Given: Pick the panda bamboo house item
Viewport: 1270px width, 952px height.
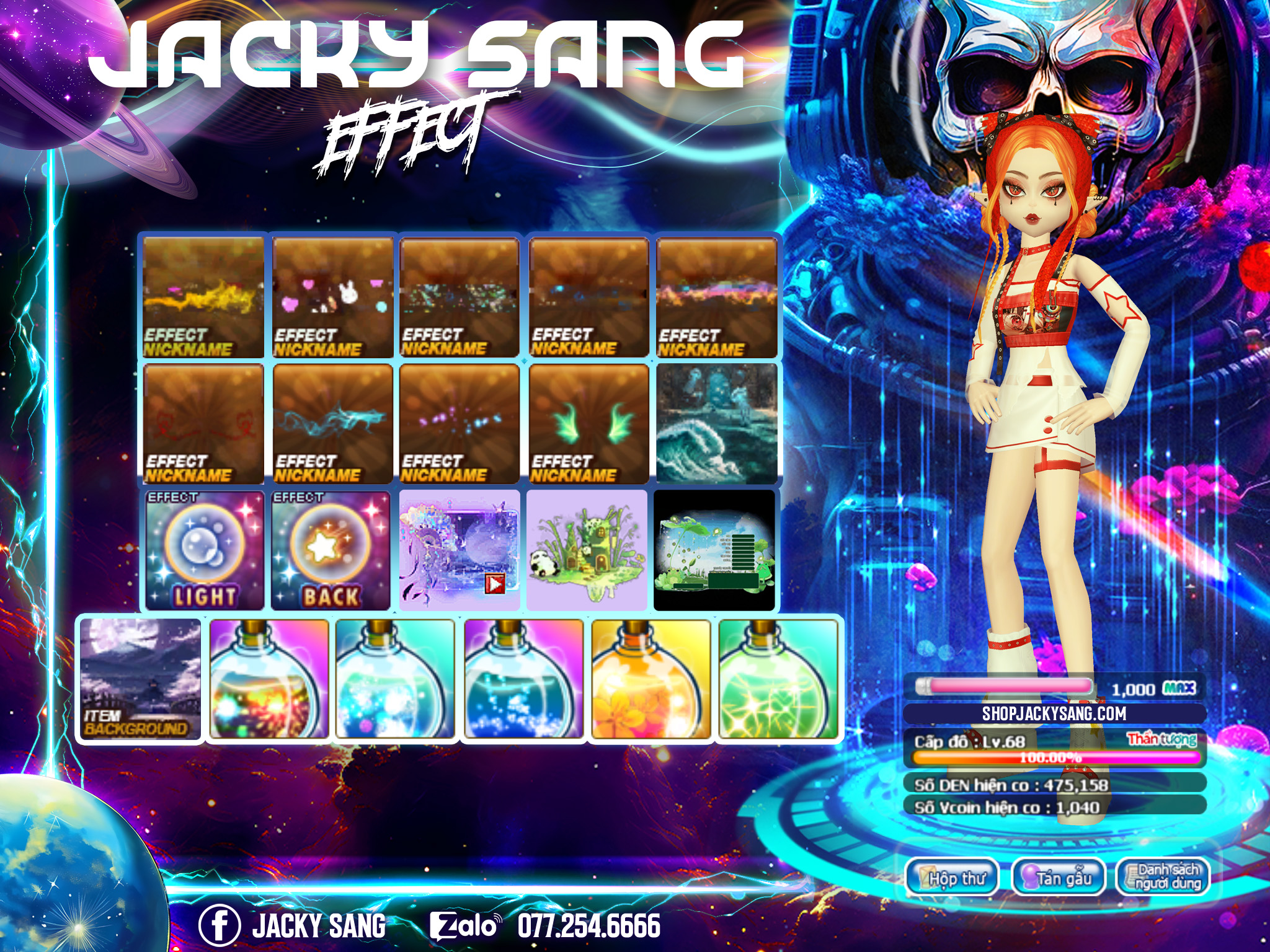Looking at the screenshot, I should pos(587,550).
